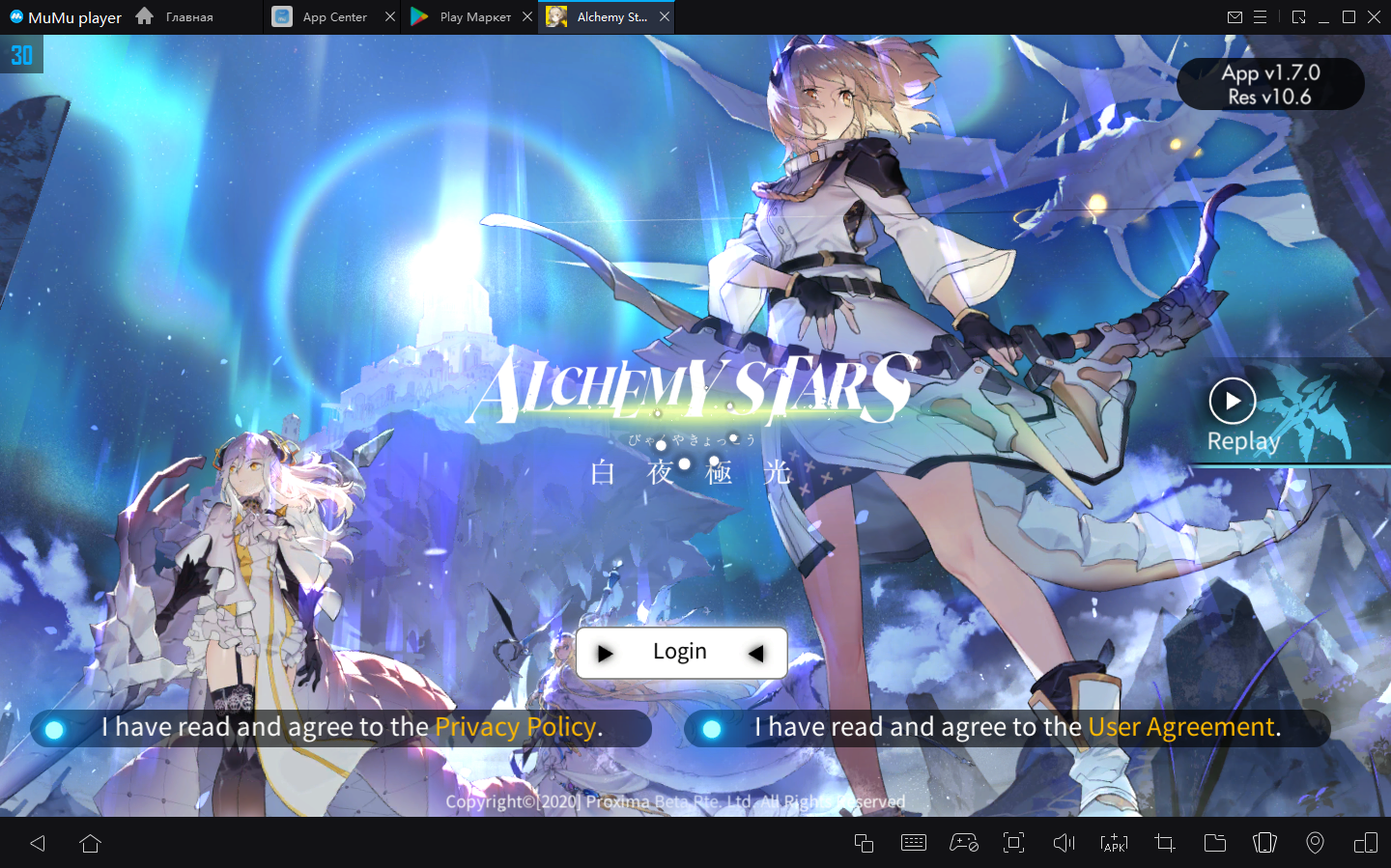Open the User Agreement link
This screenshot has width=1391, height=868.
[1180, 727]
